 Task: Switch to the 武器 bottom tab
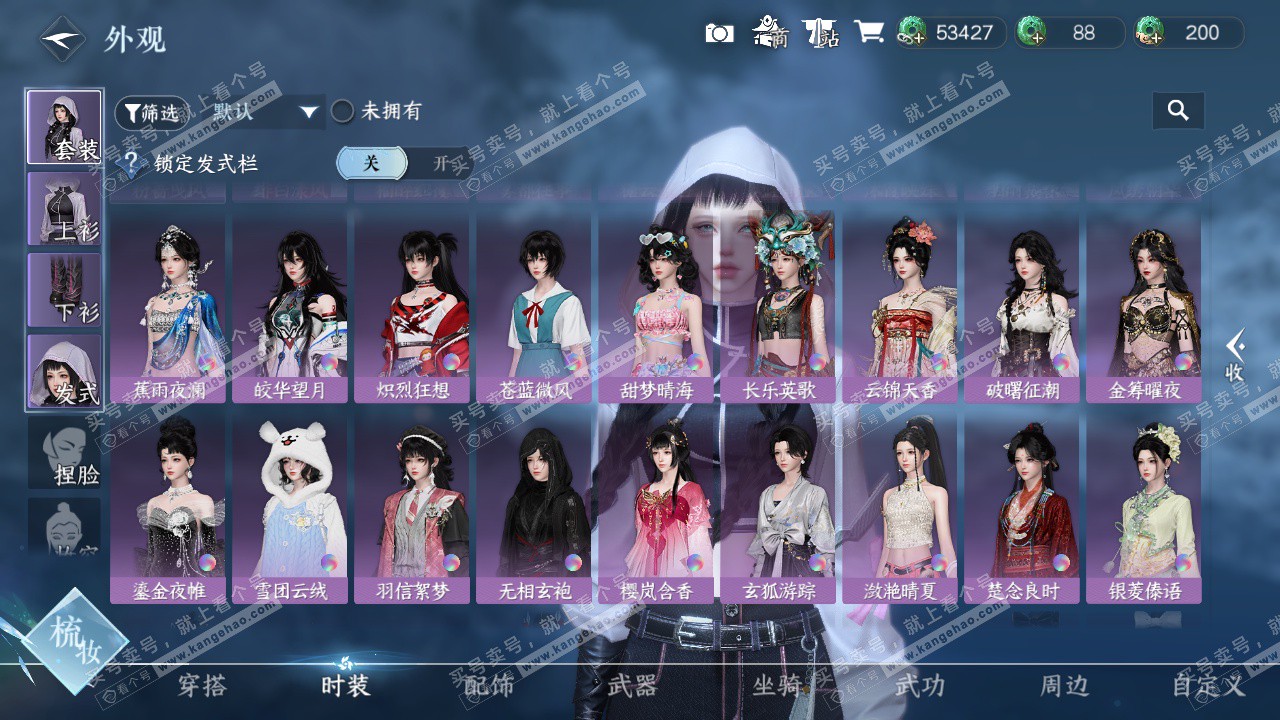coord(633,686)
